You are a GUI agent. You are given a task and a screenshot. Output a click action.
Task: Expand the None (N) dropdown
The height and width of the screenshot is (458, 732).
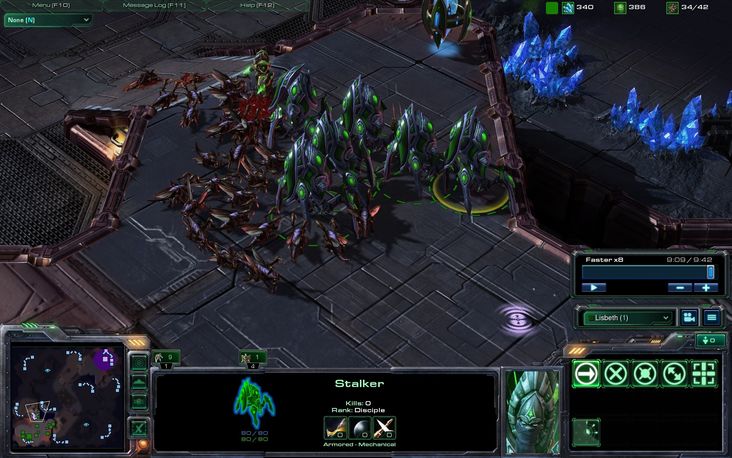pos(47,19)
